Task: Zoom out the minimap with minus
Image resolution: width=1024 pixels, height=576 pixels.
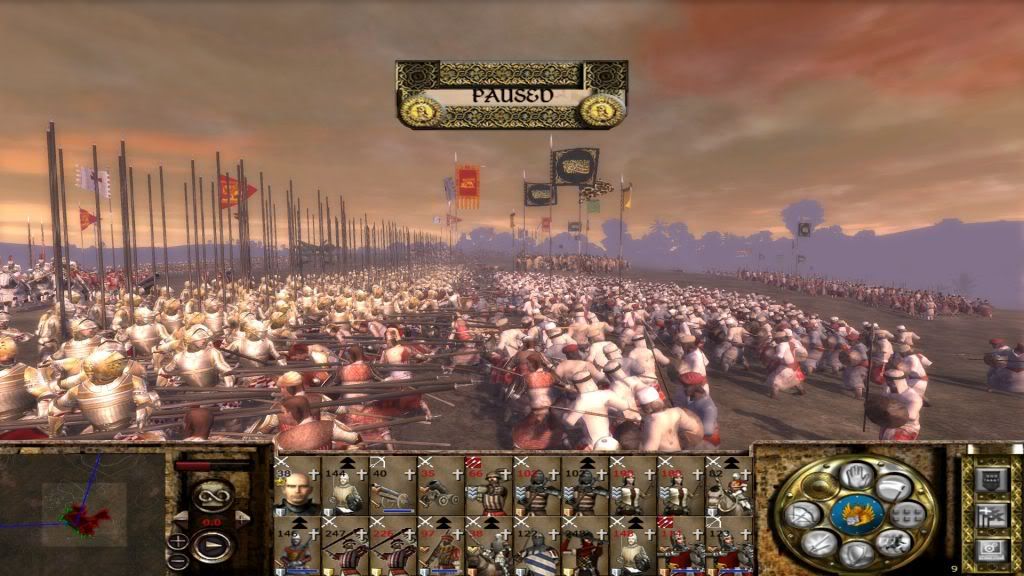Action: [x=178, y=560]
